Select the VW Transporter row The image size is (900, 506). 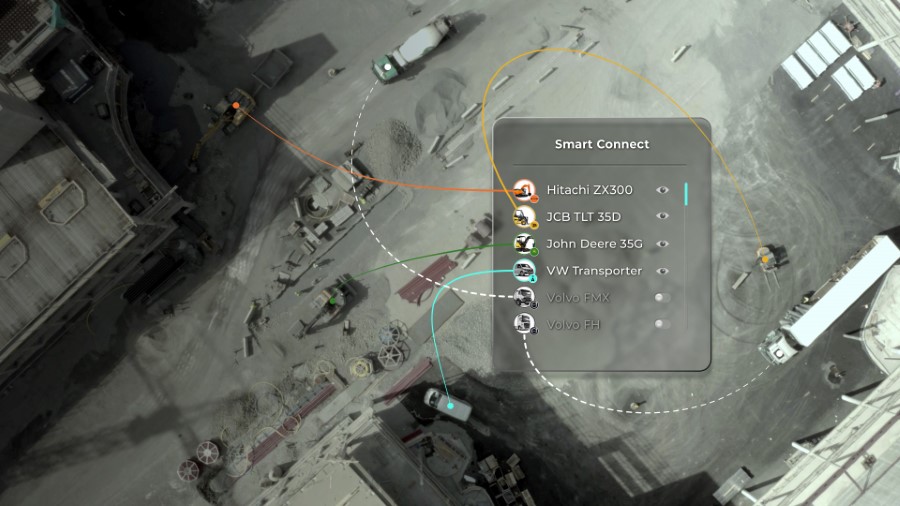click(594, 271)
